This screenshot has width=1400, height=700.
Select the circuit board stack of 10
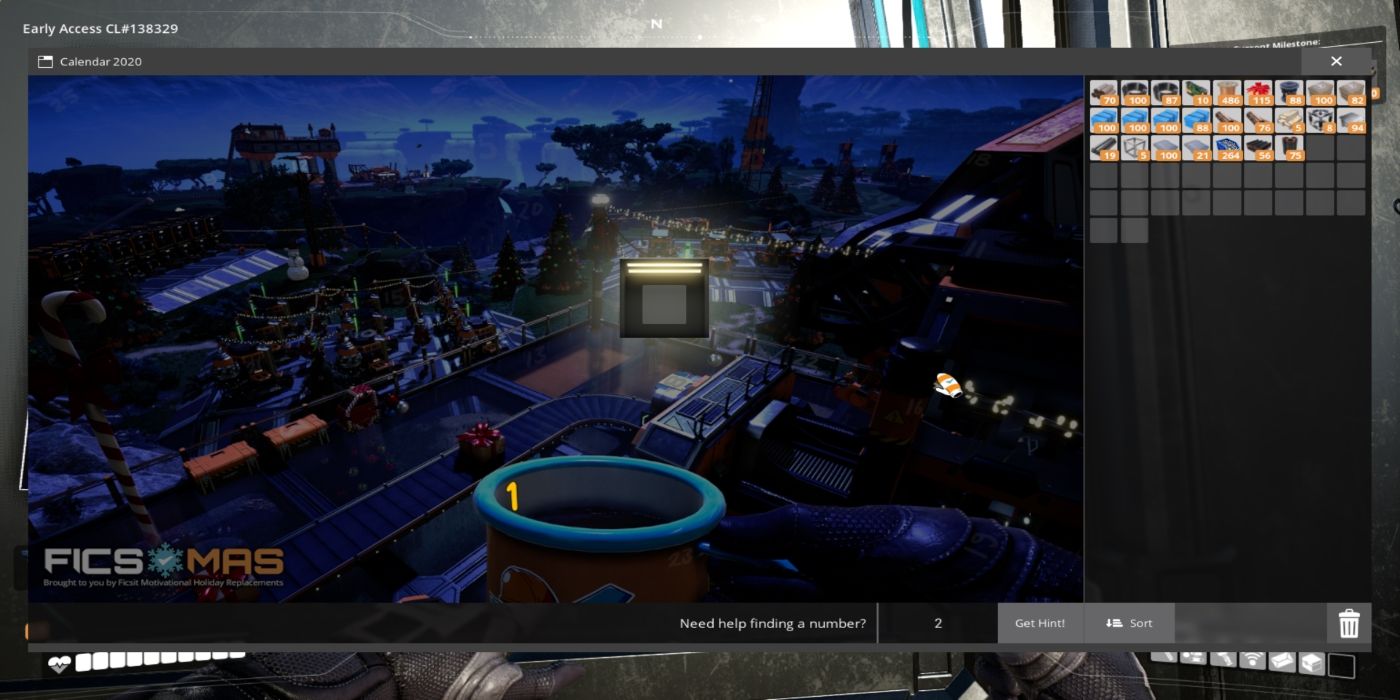(x=1196, y=94)
